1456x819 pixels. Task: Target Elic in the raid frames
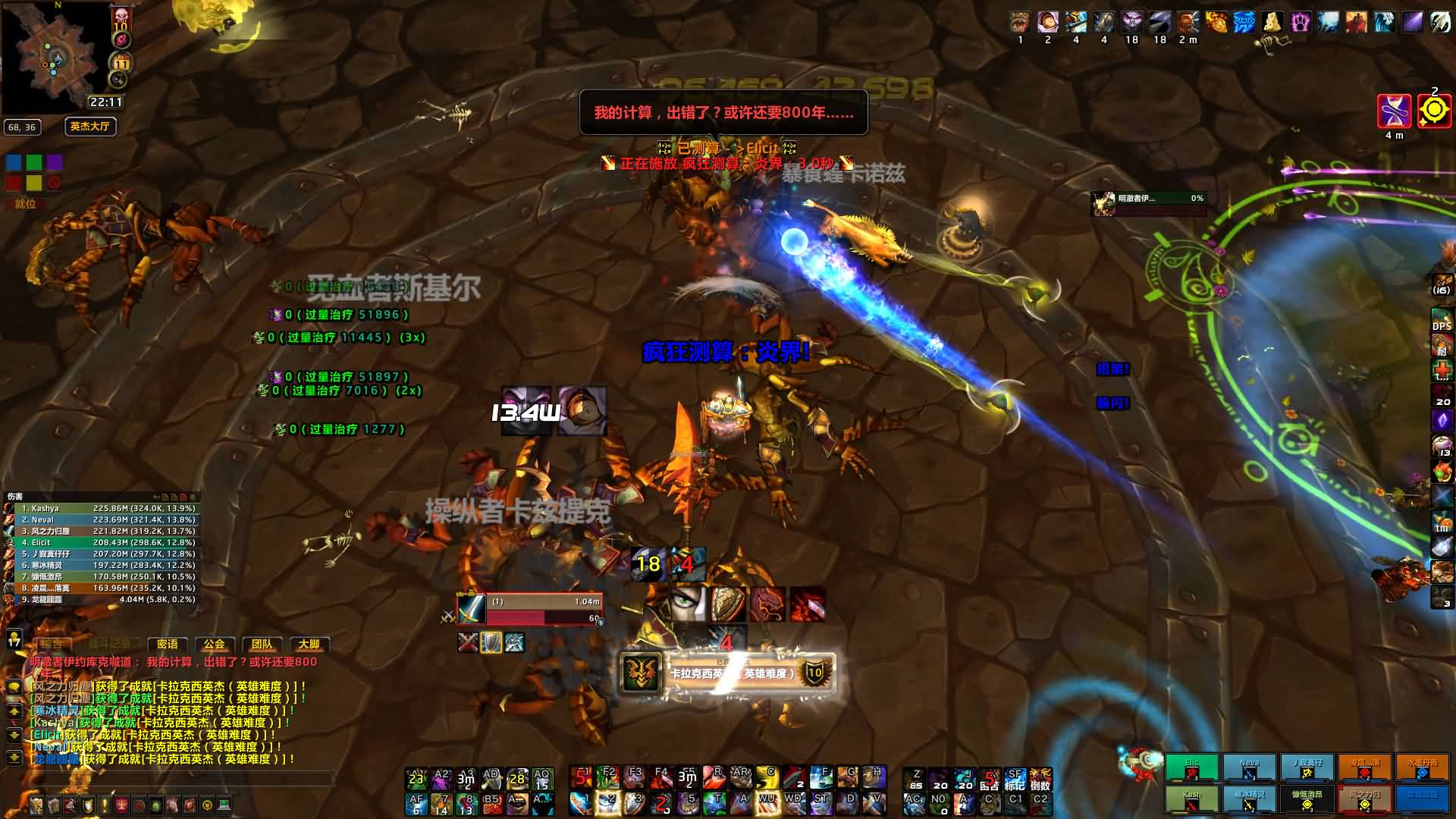[x=1191, y=767]
